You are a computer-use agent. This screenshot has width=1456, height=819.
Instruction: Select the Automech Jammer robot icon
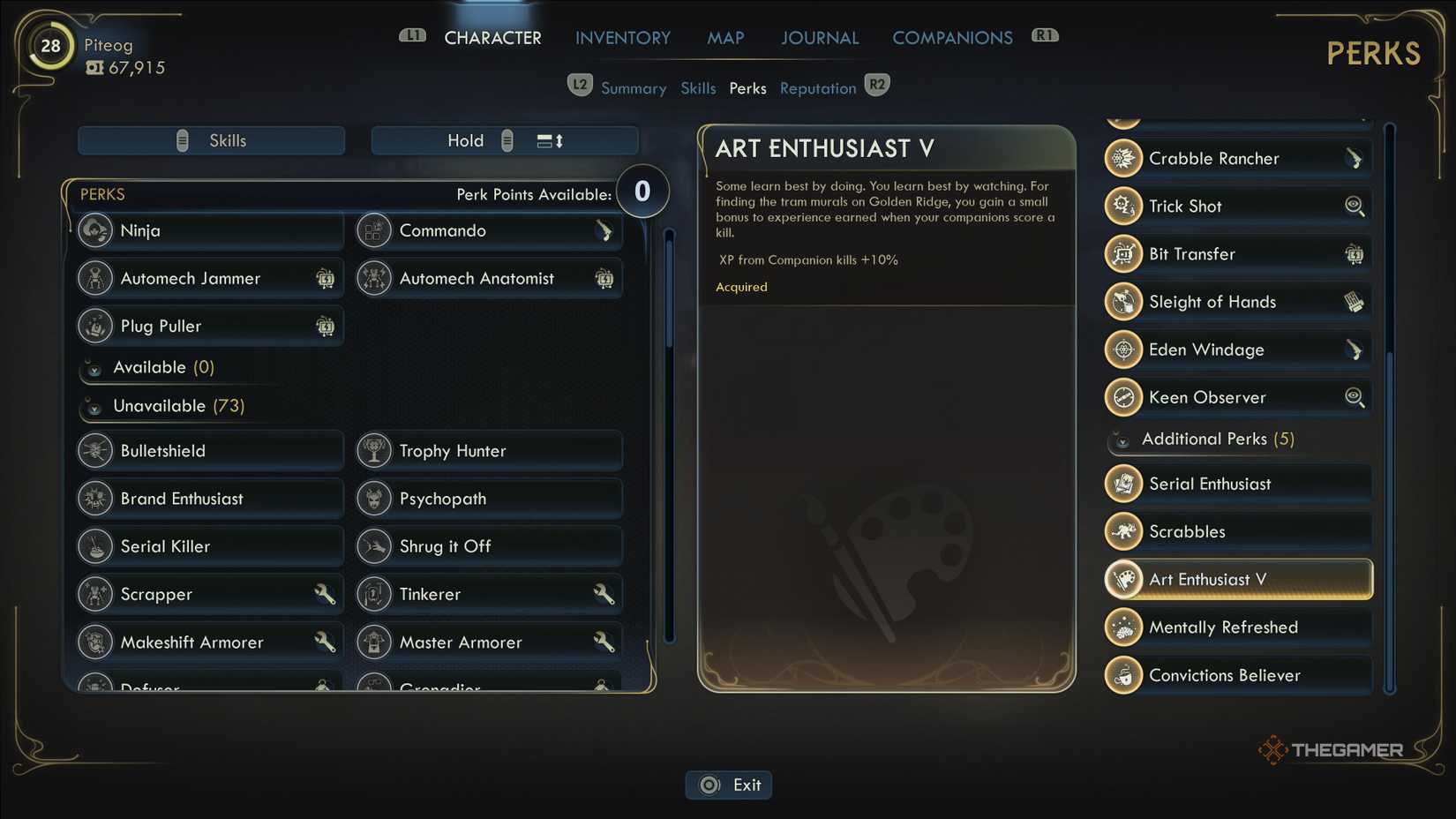tap(94, 278)
